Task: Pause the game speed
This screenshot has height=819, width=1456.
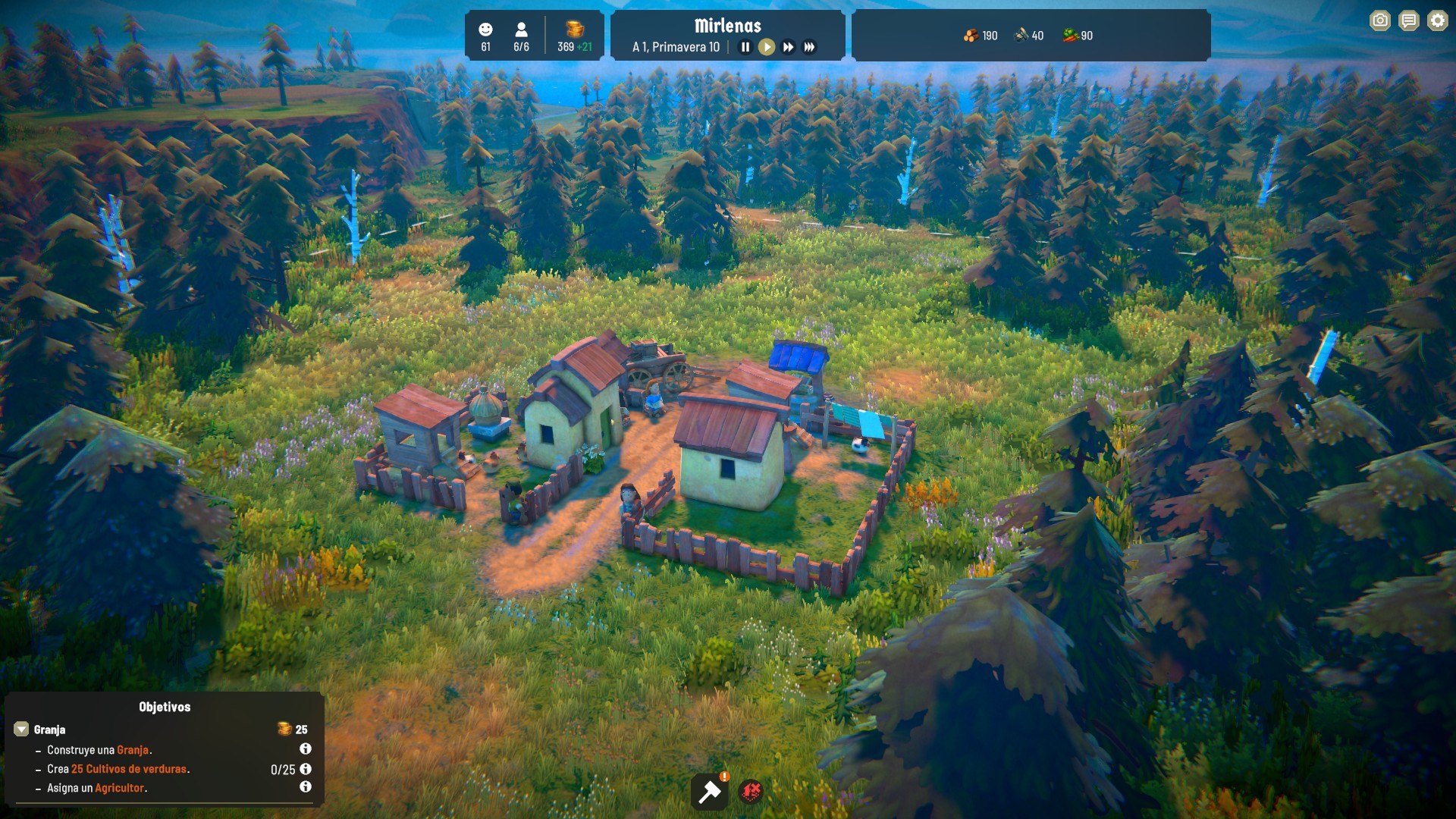Action: point(745,47)
